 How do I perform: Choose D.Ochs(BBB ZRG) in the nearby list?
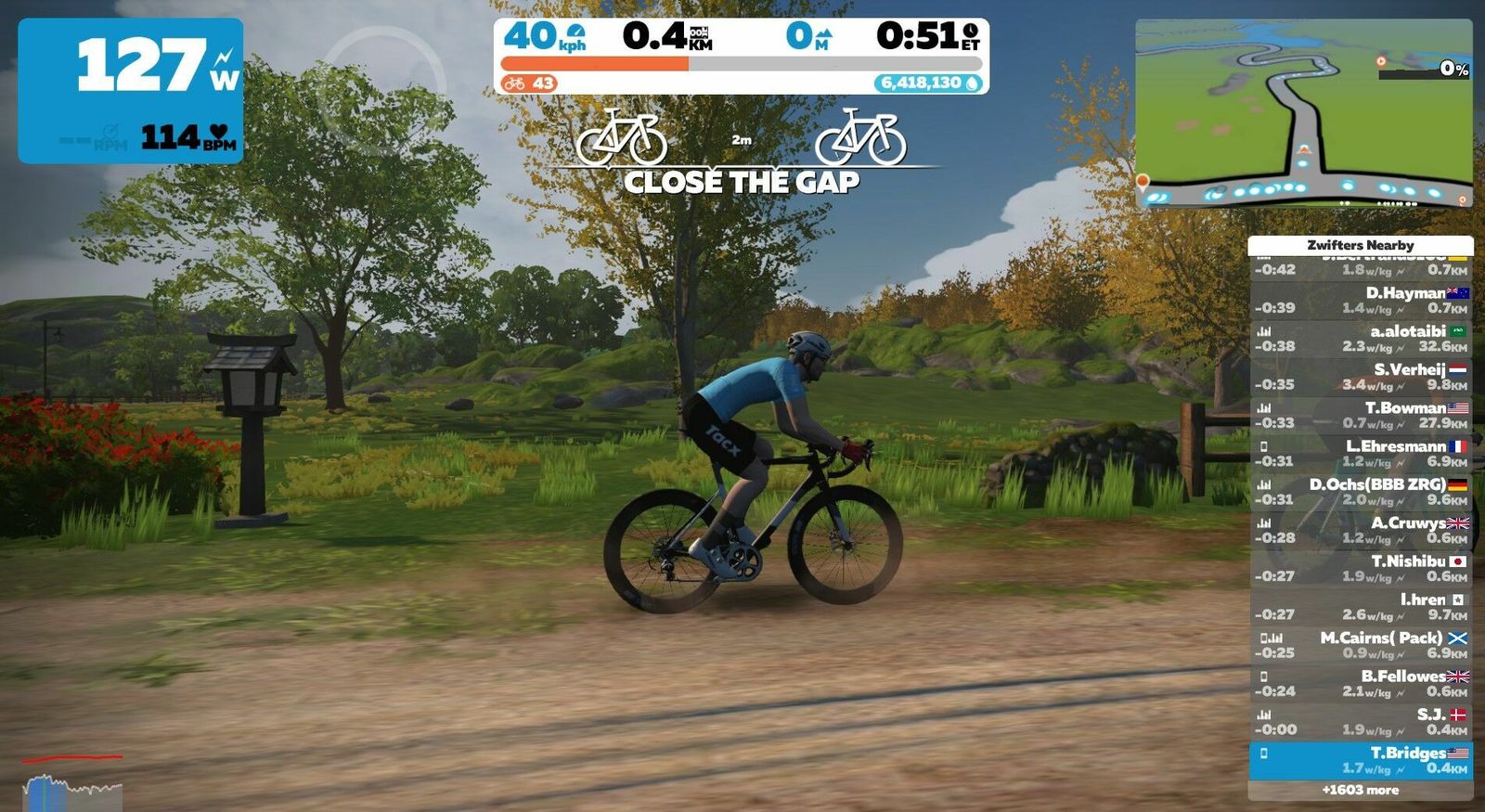1360,492
